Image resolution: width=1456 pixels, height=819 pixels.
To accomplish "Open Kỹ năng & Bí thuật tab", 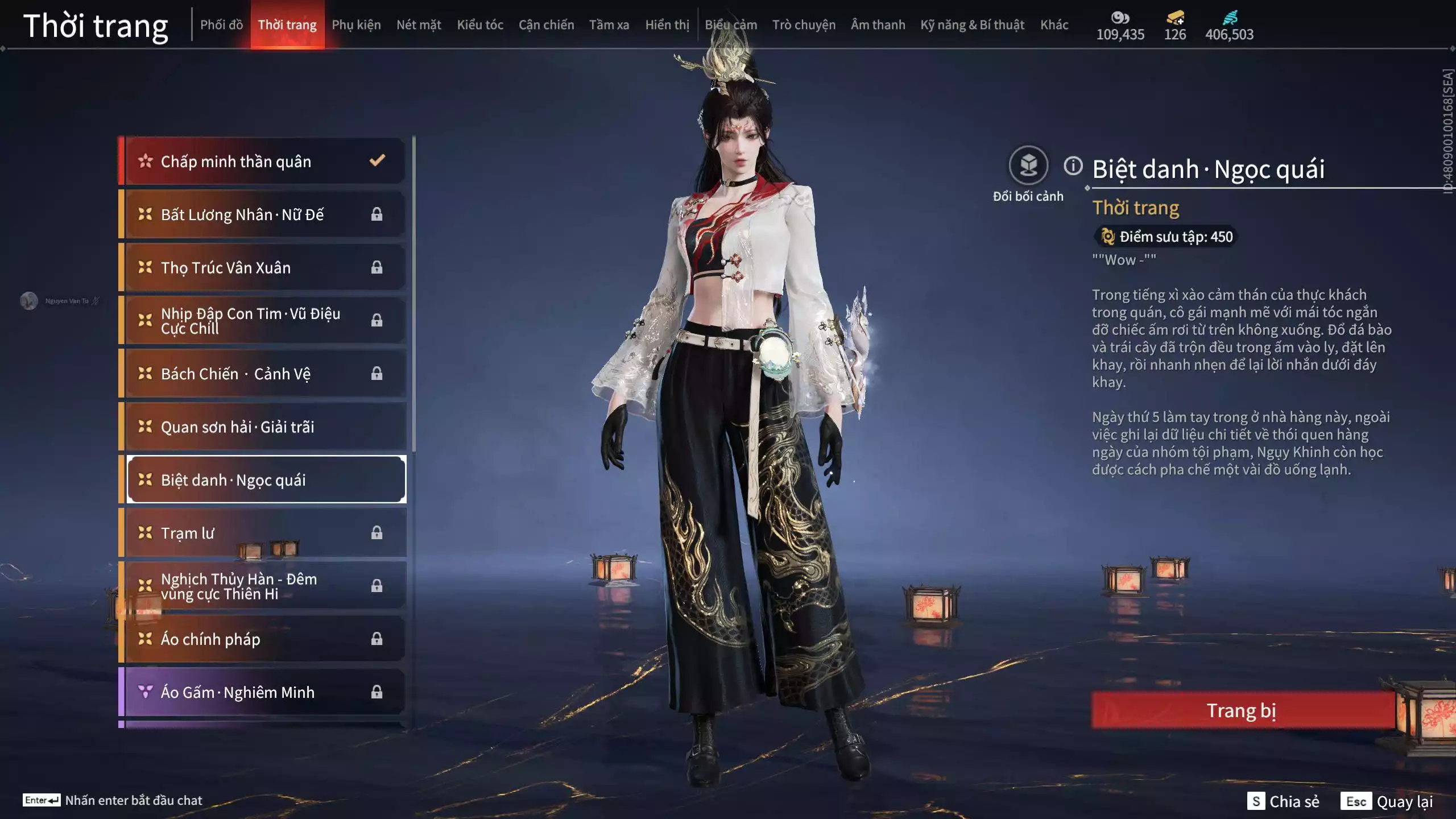I will coord(972,25).
